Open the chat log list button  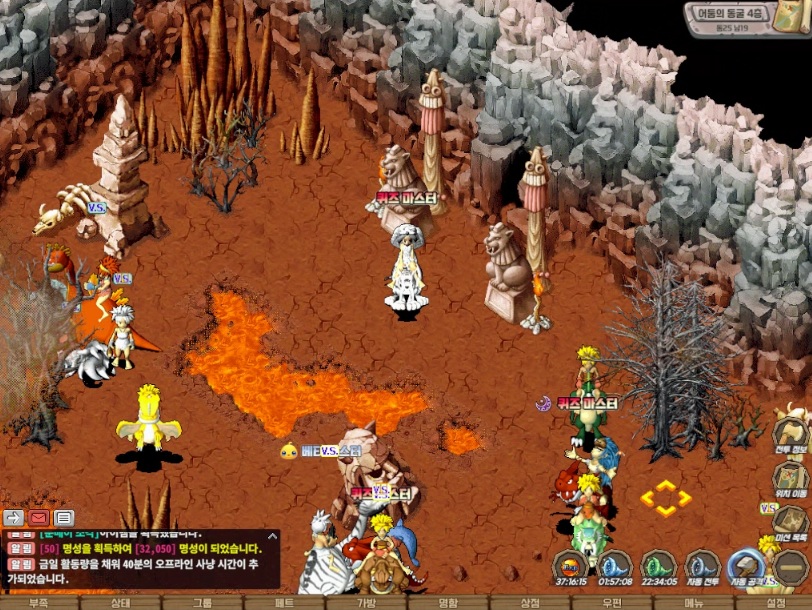tap(64, 517)
